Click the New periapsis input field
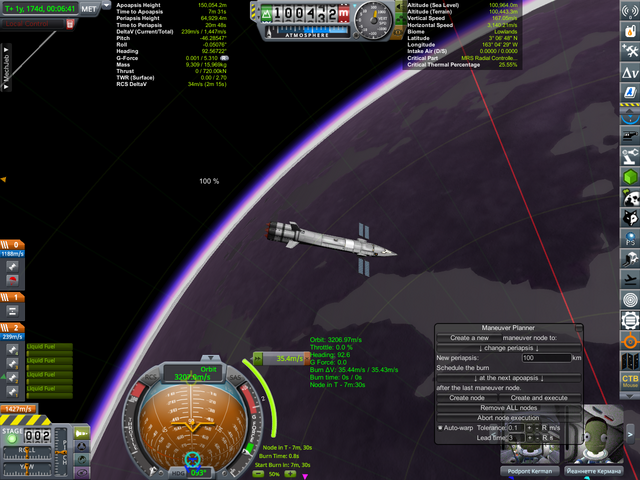 click(x=544, y=357)
